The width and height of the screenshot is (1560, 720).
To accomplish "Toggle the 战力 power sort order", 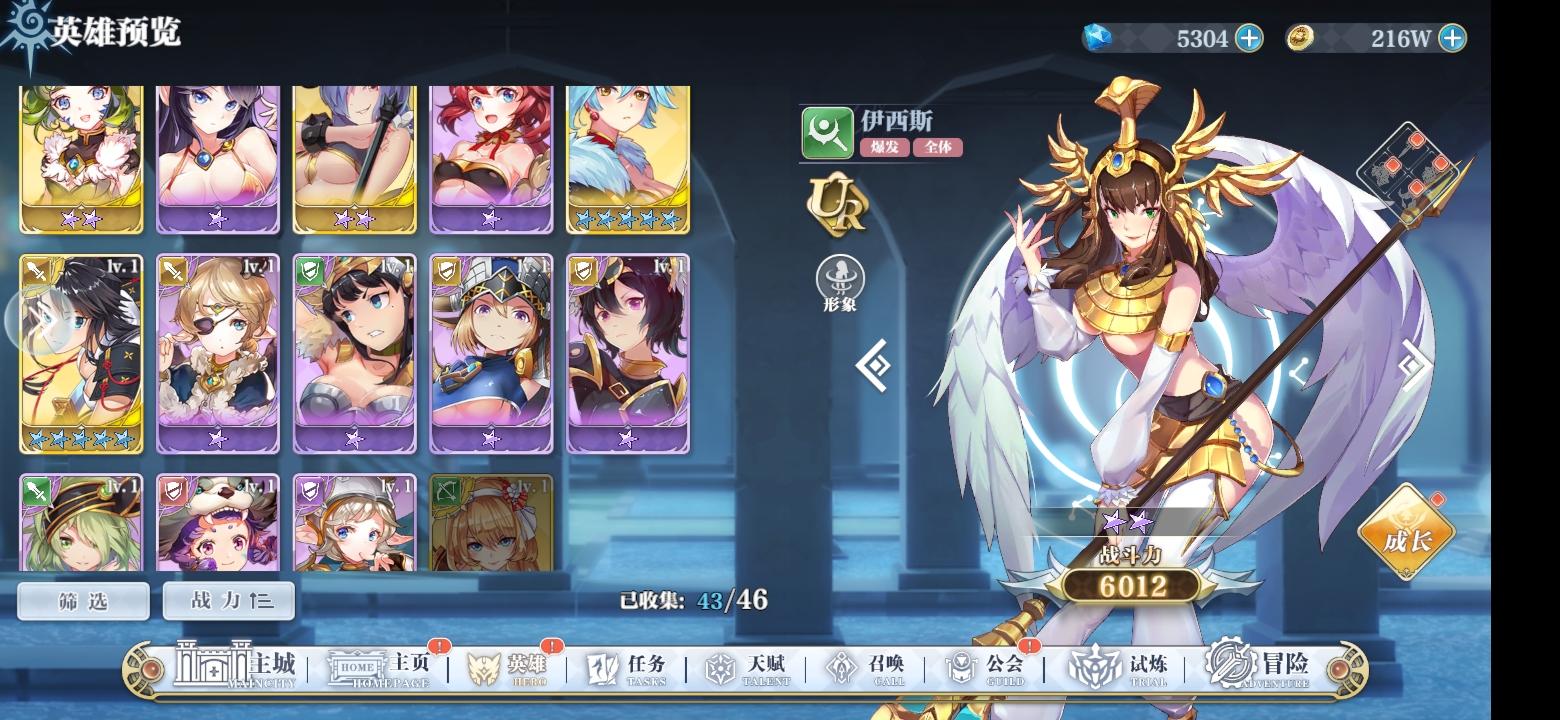I will click(x=227, y=600).
